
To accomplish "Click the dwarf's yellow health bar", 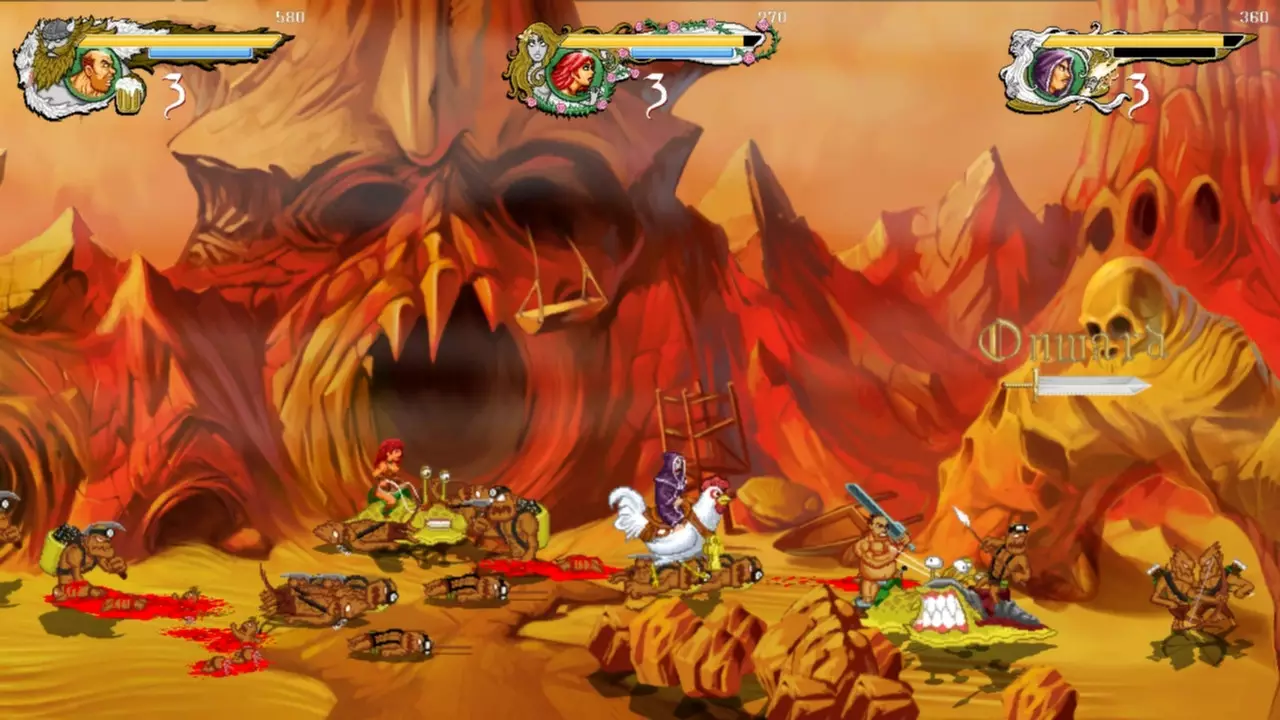I will [180, 41].
